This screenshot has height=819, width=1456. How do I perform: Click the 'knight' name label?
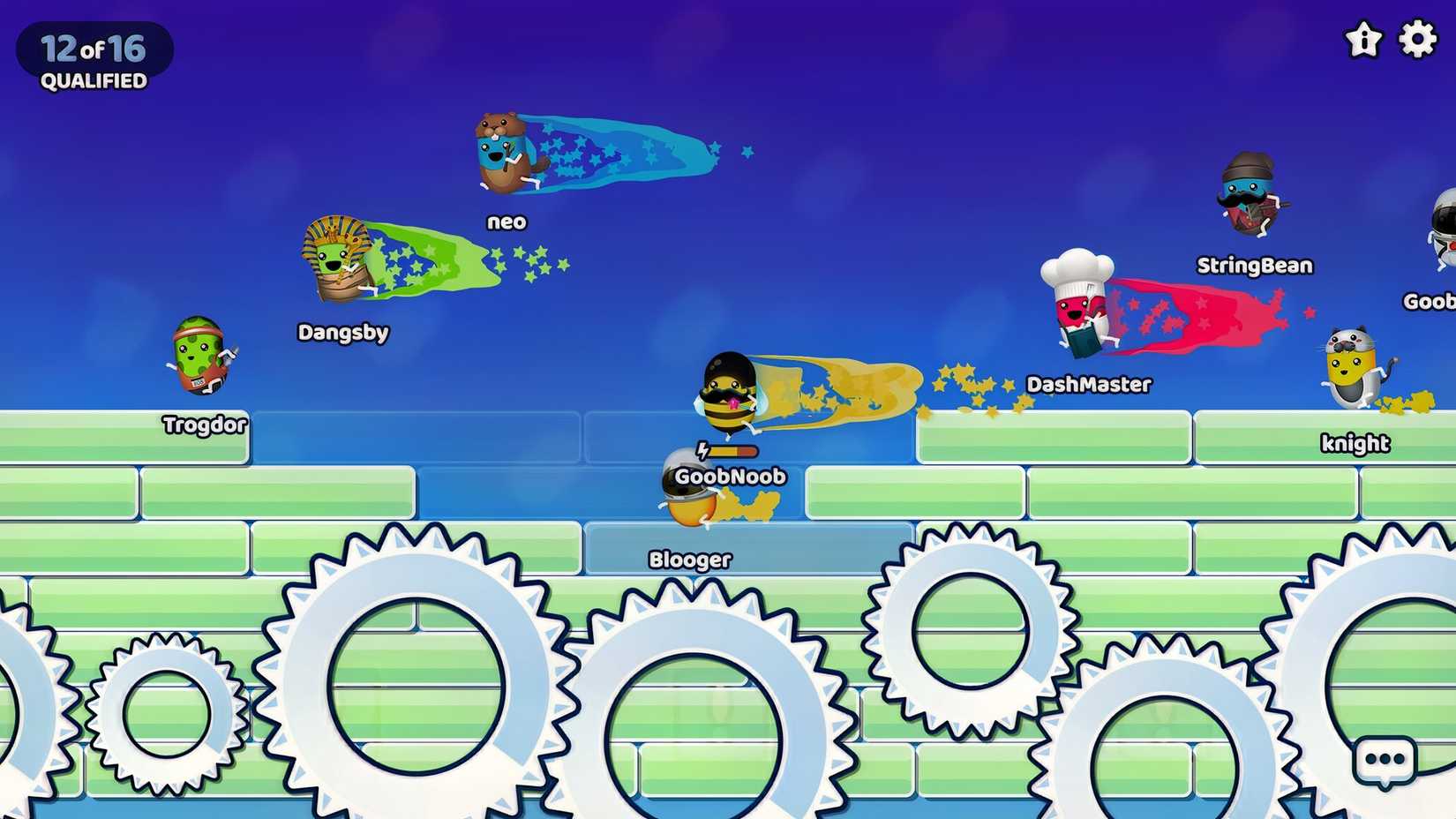(1355, 443)
